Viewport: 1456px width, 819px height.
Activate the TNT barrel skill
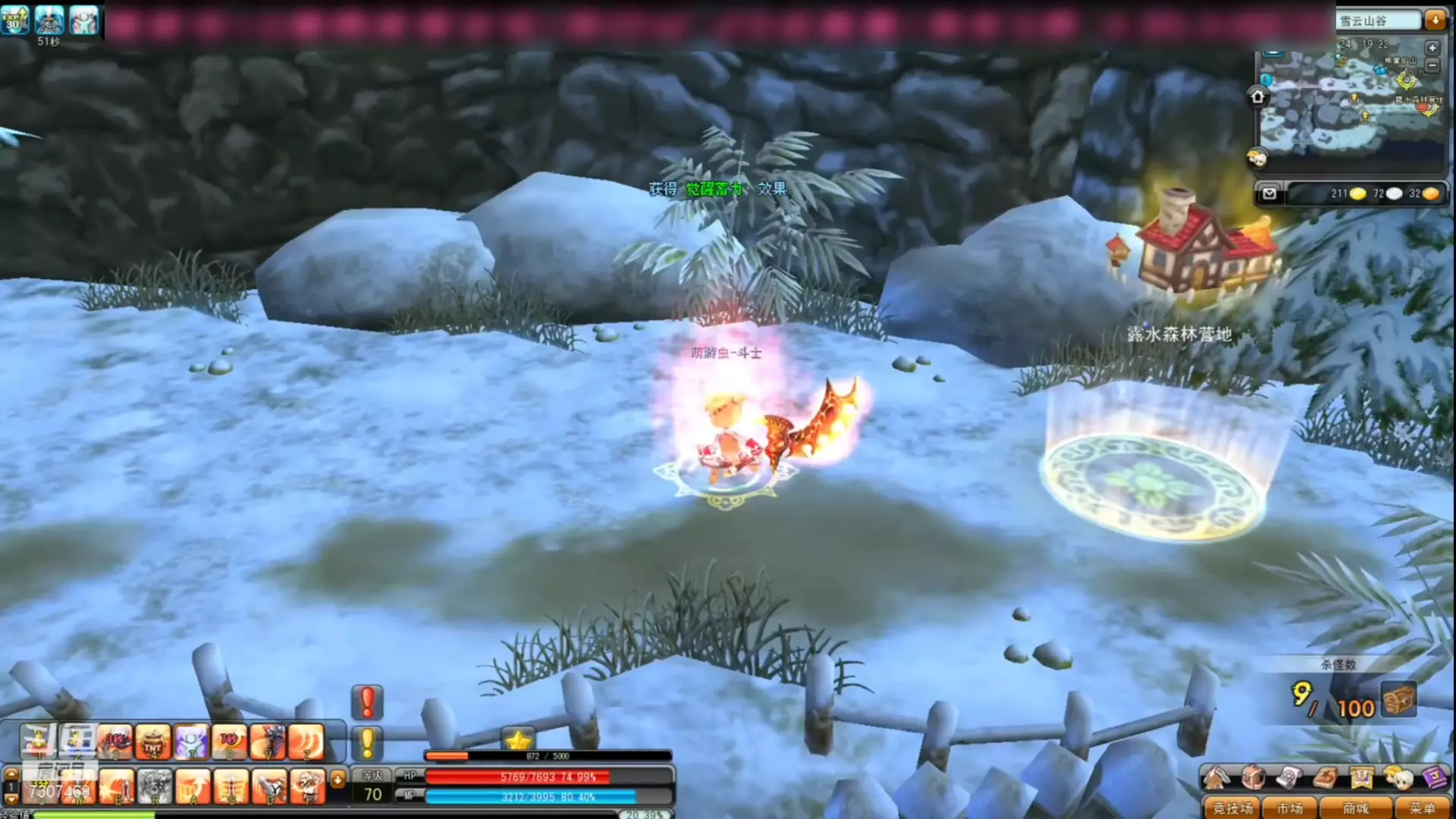[152, 742]
